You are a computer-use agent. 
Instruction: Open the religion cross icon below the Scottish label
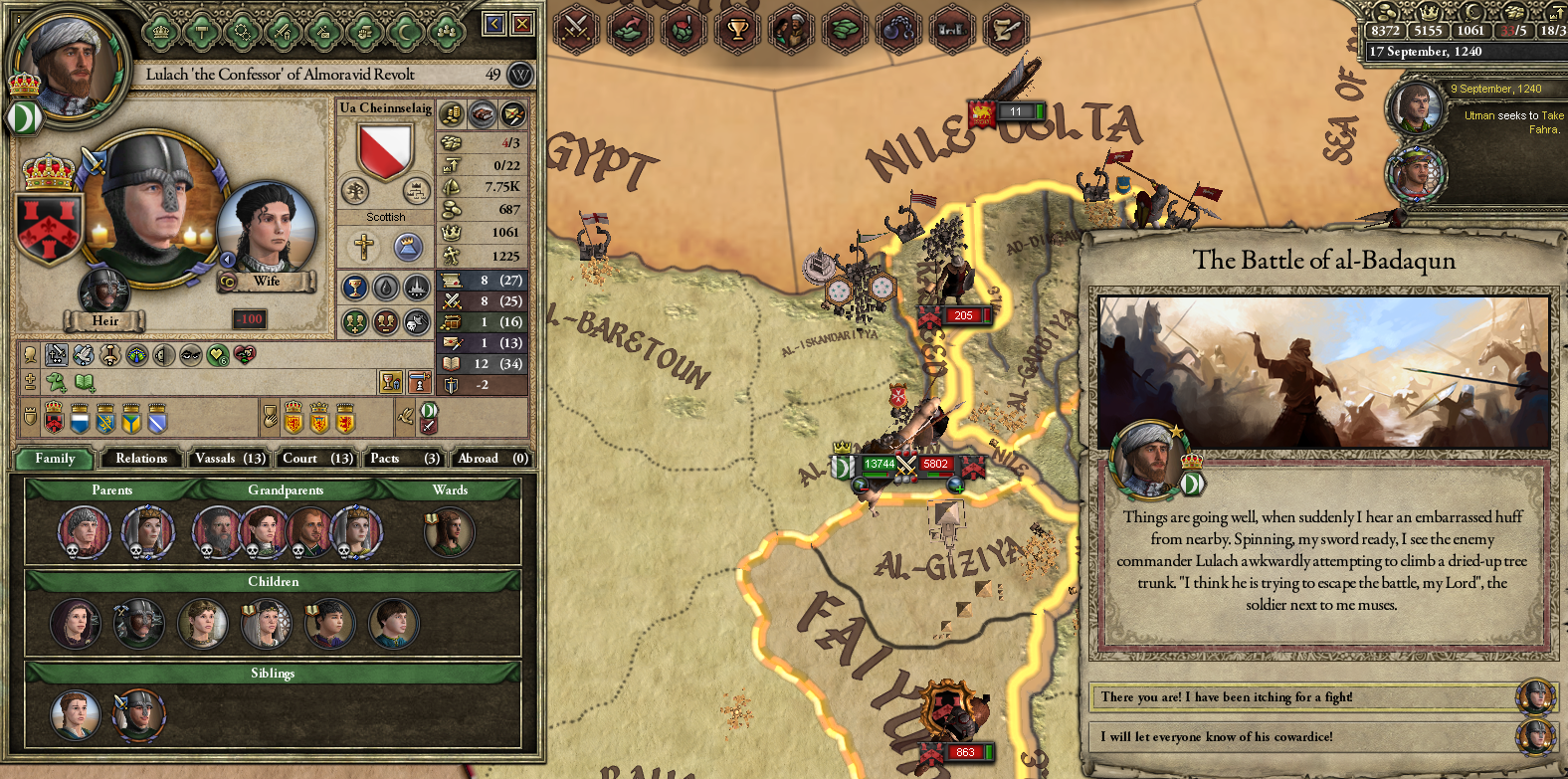pos(363,247)
